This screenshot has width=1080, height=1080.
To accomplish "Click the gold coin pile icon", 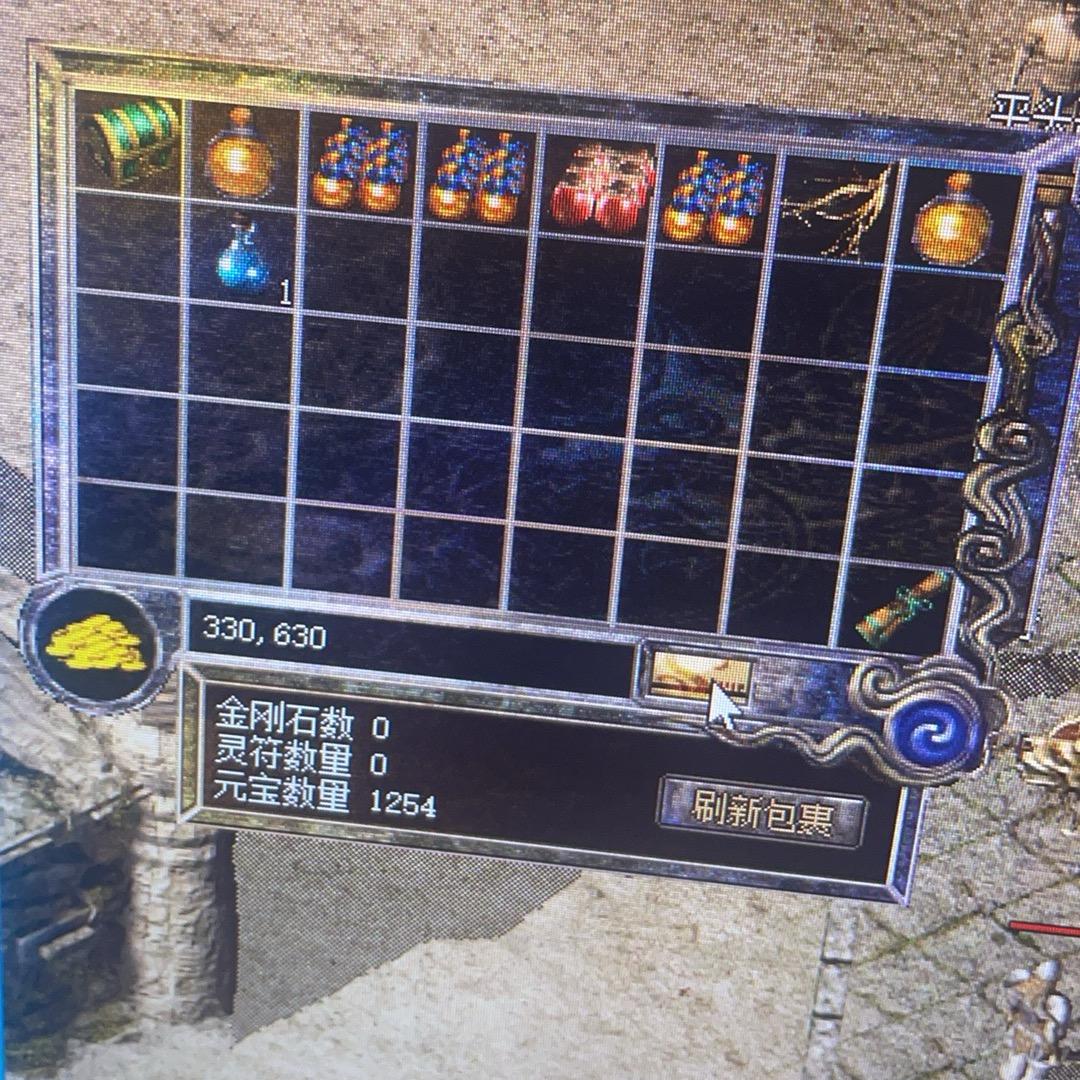I will pyautogui.click(x=95, y=643).
